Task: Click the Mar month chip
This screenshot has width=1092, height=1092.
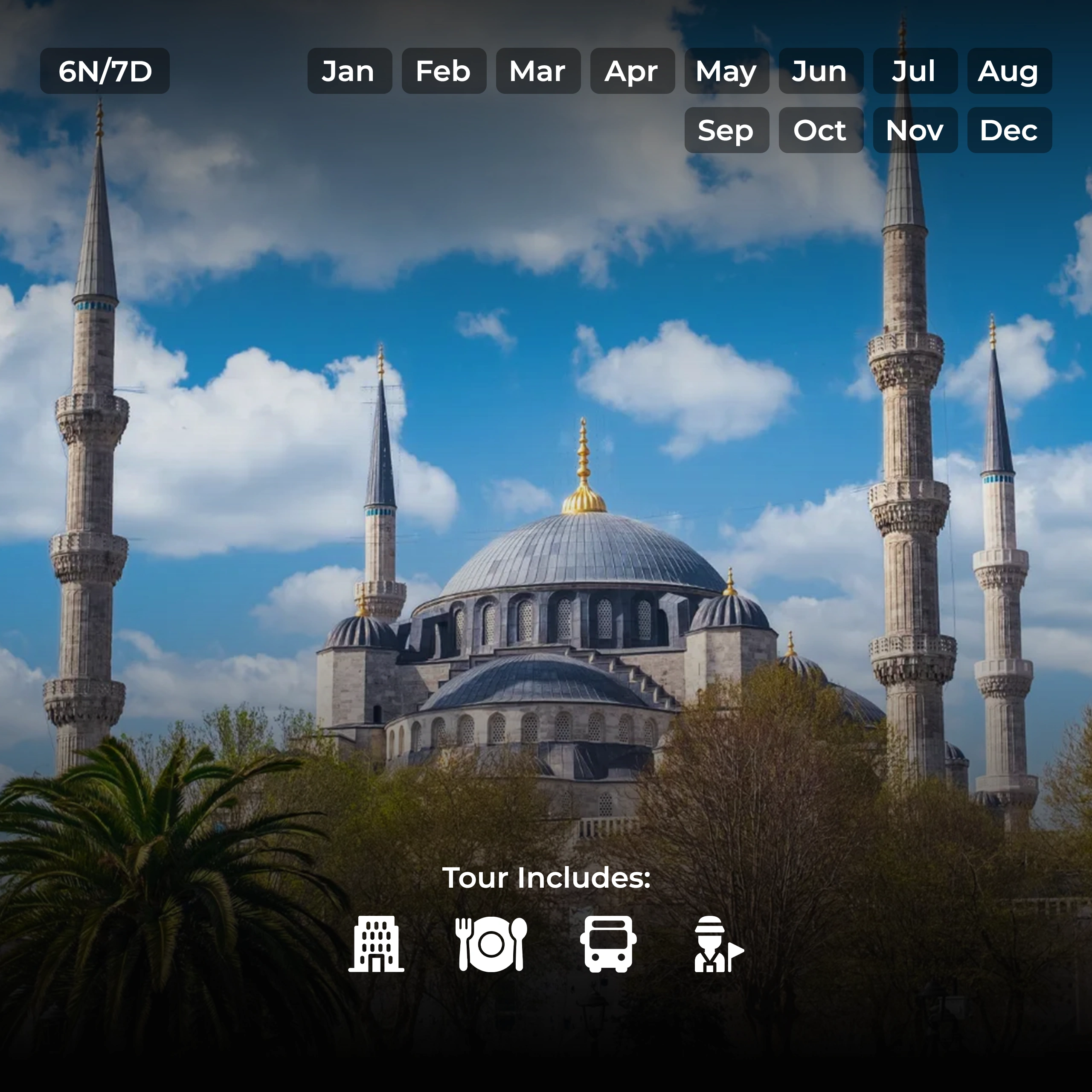Action: 538,71
